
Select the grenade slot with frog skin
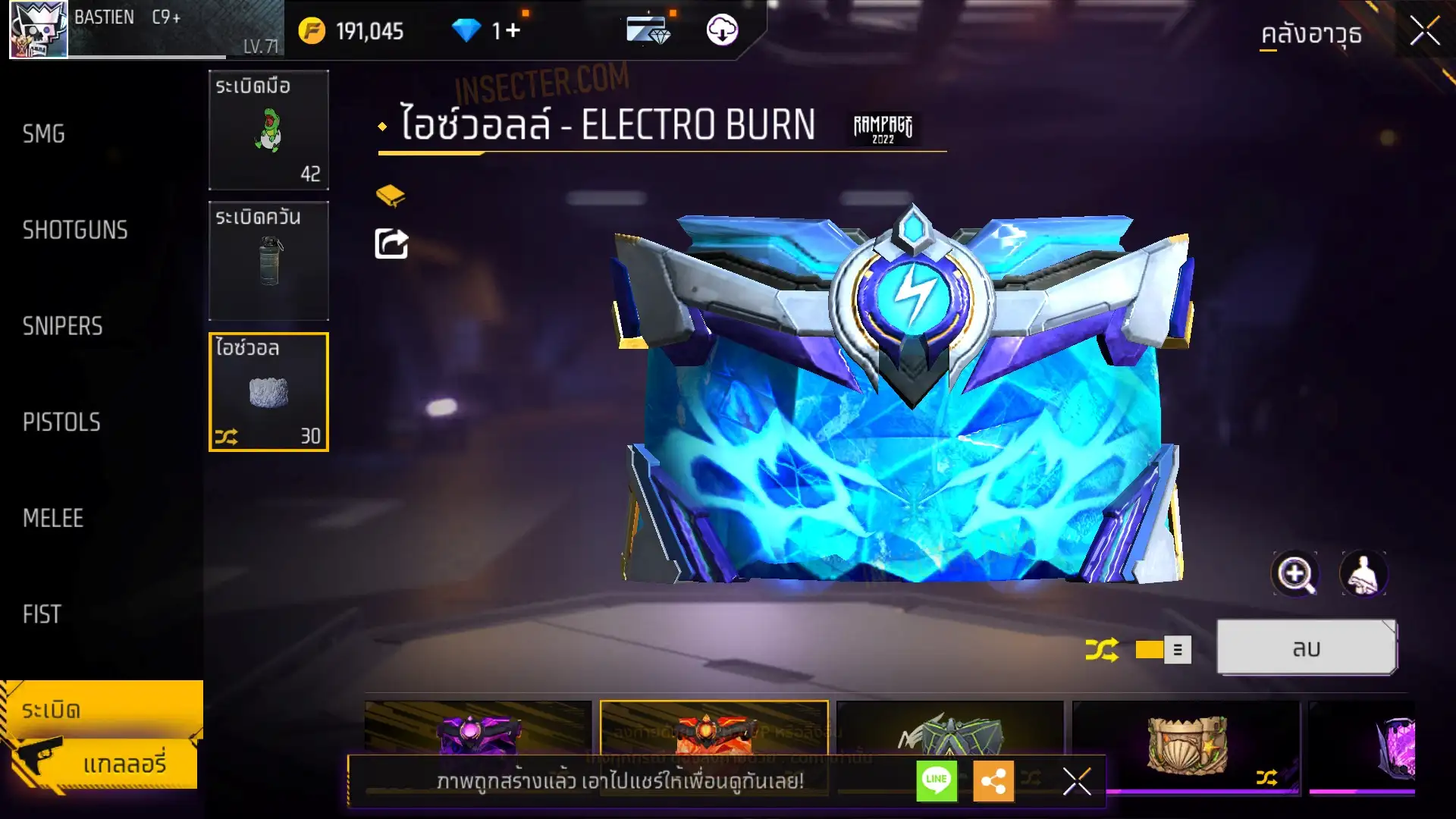[268, 130]
